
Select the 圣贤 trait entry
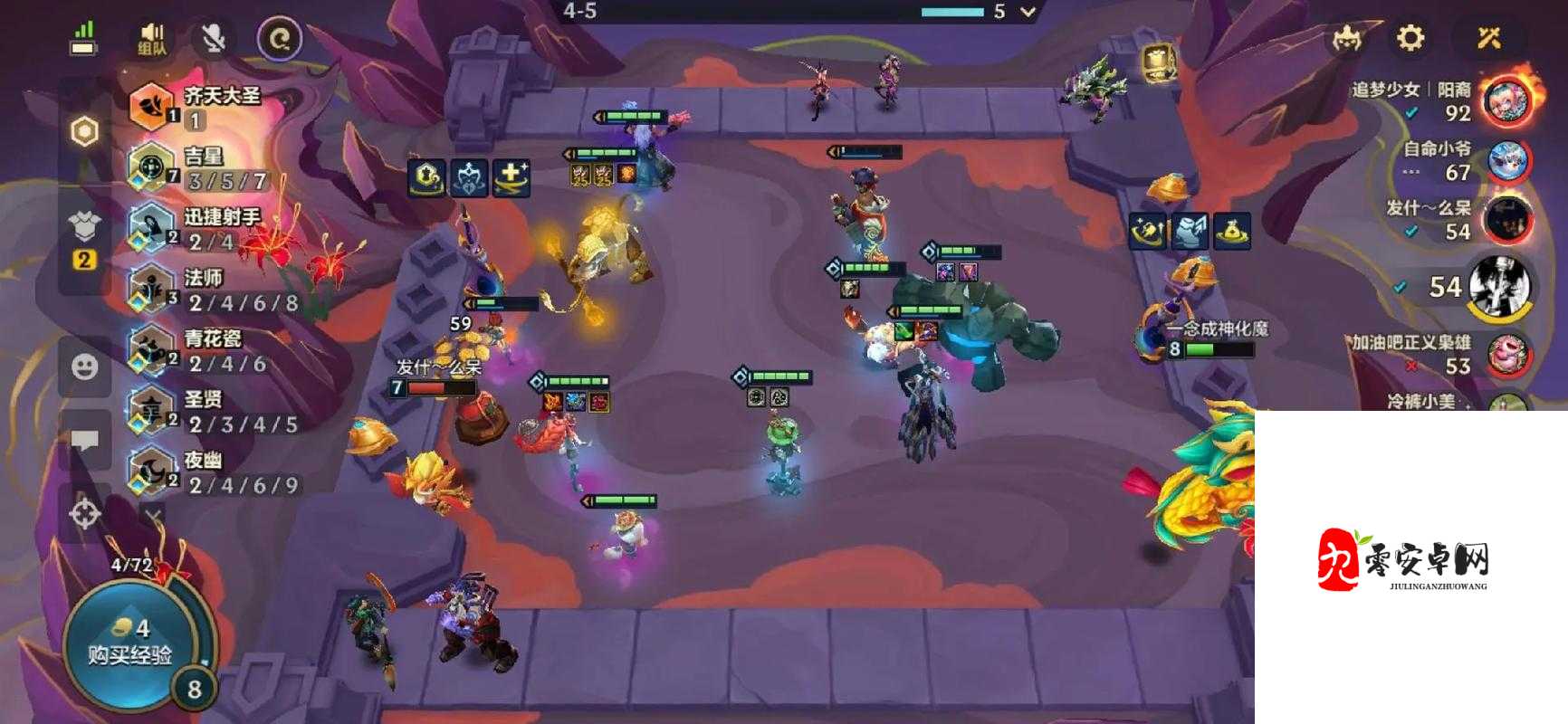(208, 410)
